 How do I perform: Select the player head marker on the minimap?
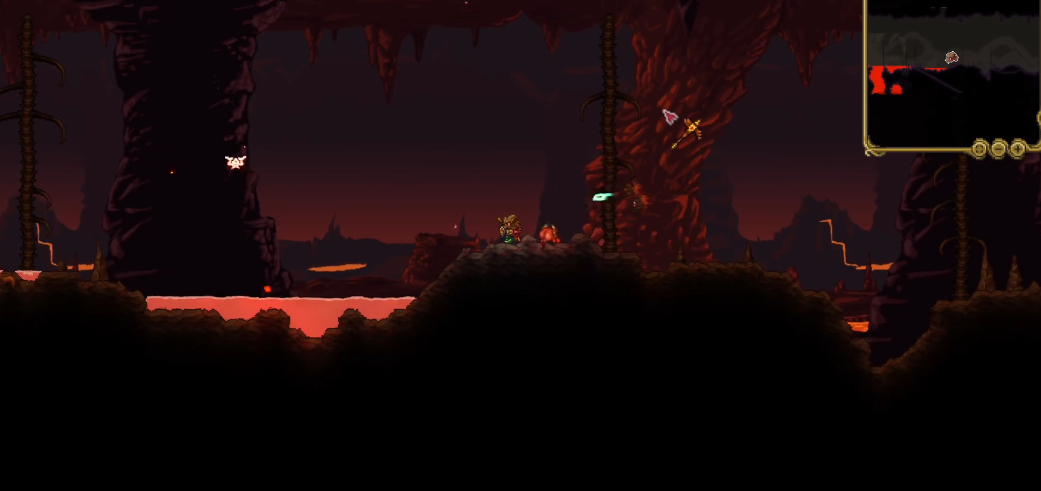pyautogui.click(x=952, y=57)
